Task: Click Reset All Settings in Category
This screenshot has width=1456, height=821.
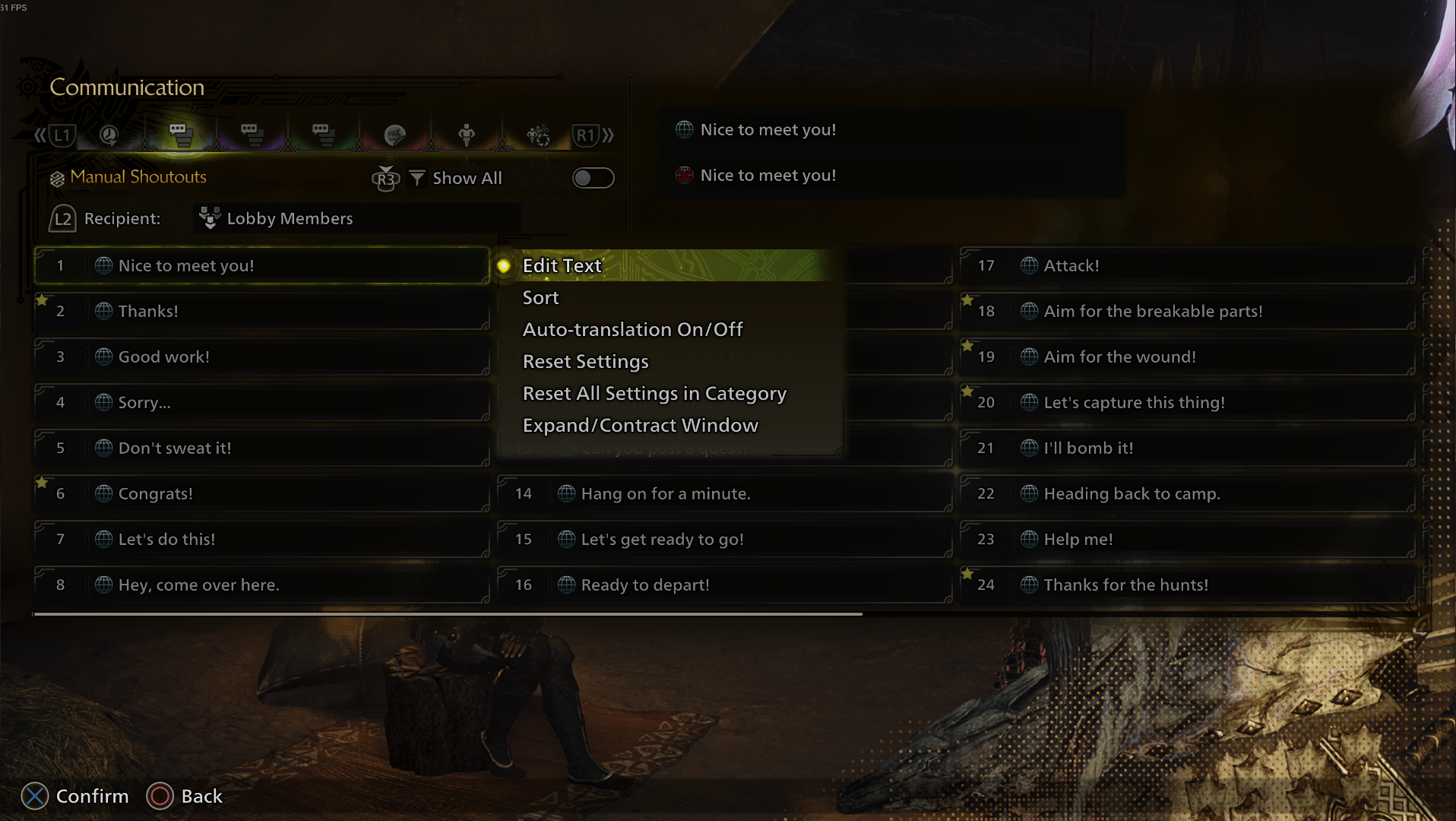Action: pyautogui.click(x=654, y=394)
